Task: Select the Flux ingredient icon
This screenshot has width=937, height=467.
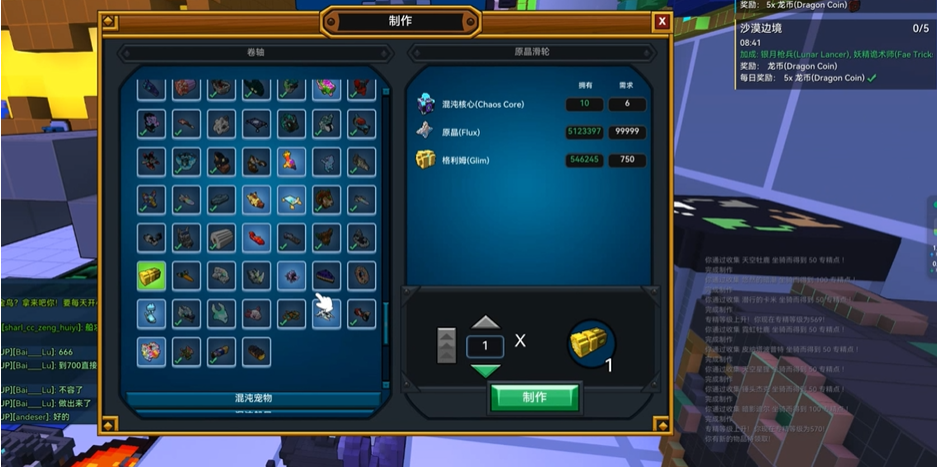Action: click(x=426, y=131)
